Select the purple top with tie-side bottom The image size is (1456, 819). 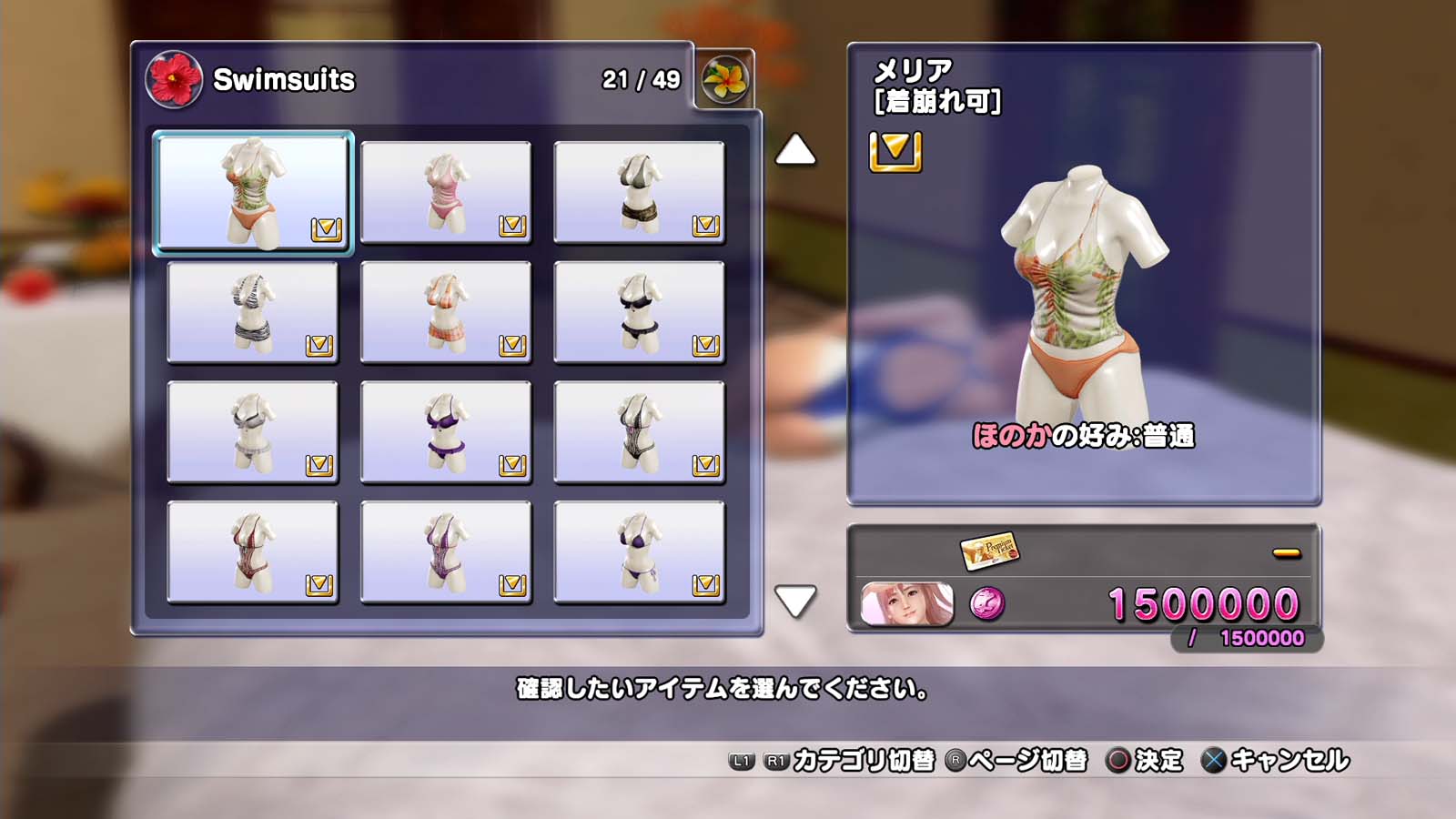pyautogui.click(x=639, y=552)
